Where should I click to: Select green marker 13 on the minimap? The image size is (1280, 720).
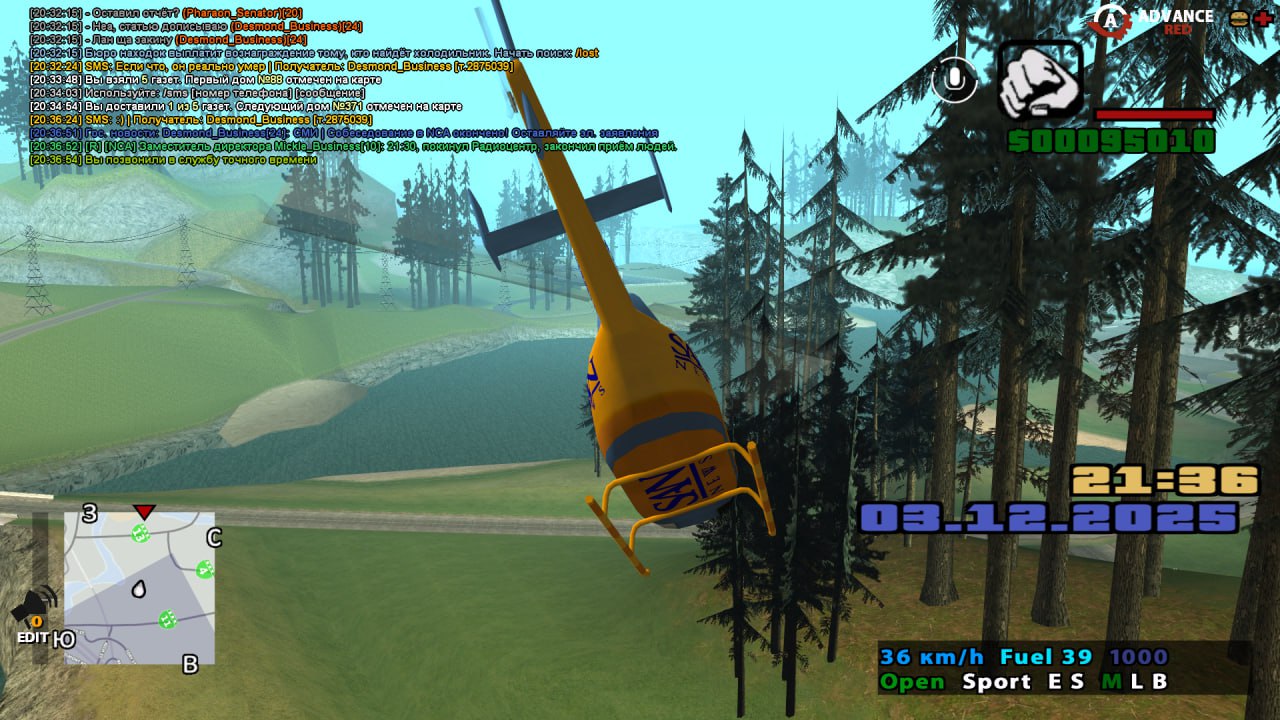(141, 533)
